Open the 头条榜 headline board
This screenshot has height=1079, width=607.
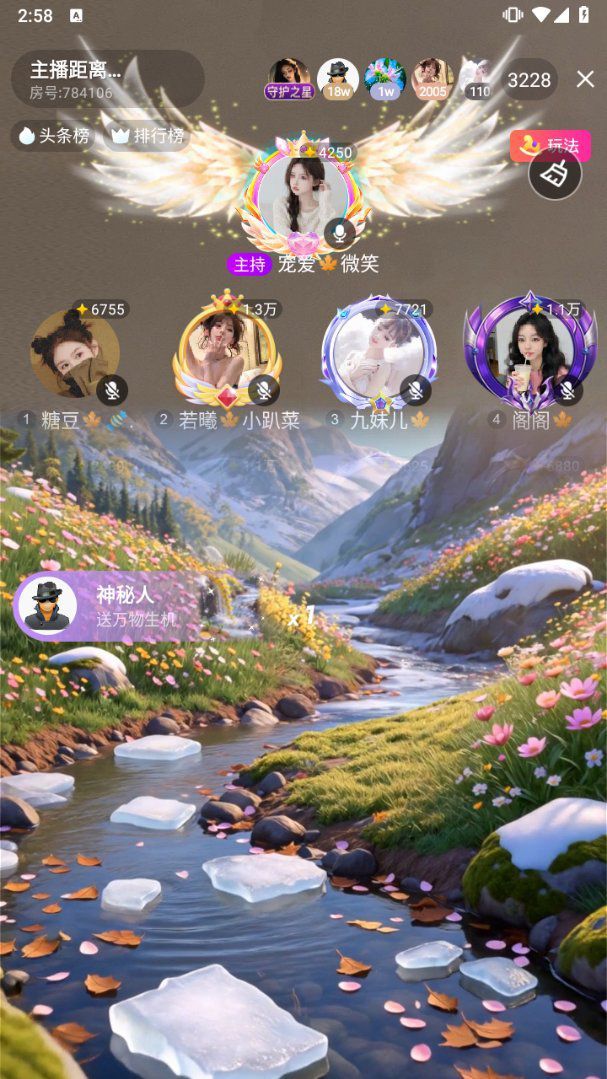tap(53, 135)
